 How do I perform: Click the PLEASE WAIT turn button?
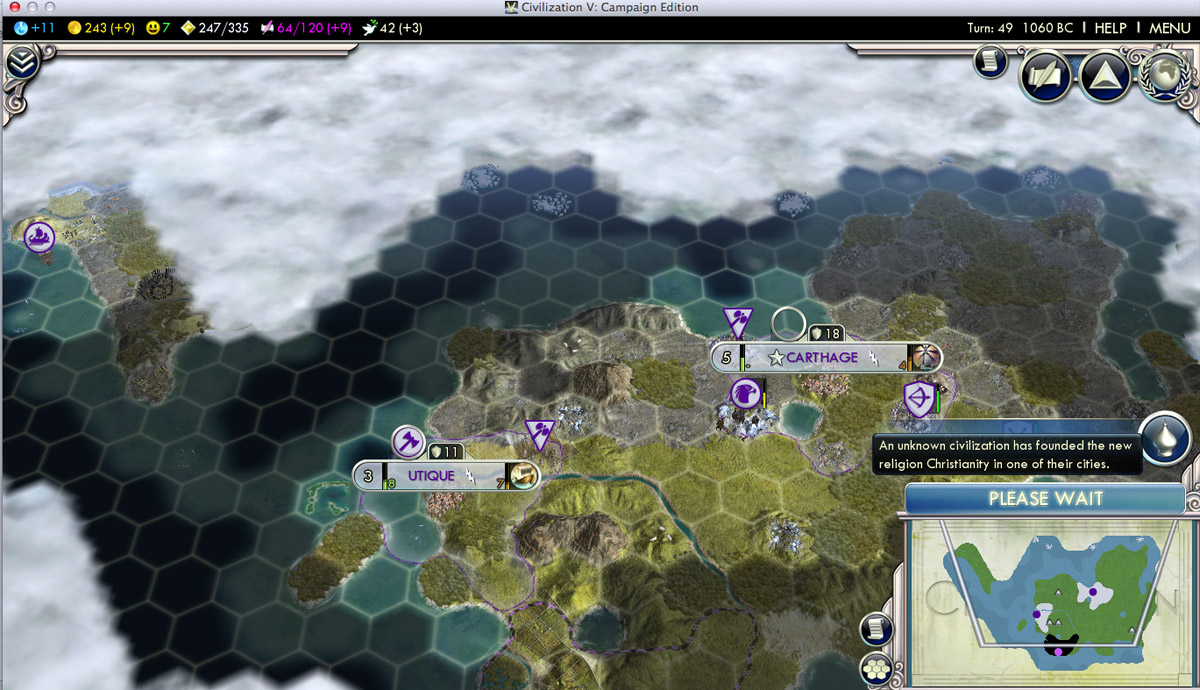1045,498
